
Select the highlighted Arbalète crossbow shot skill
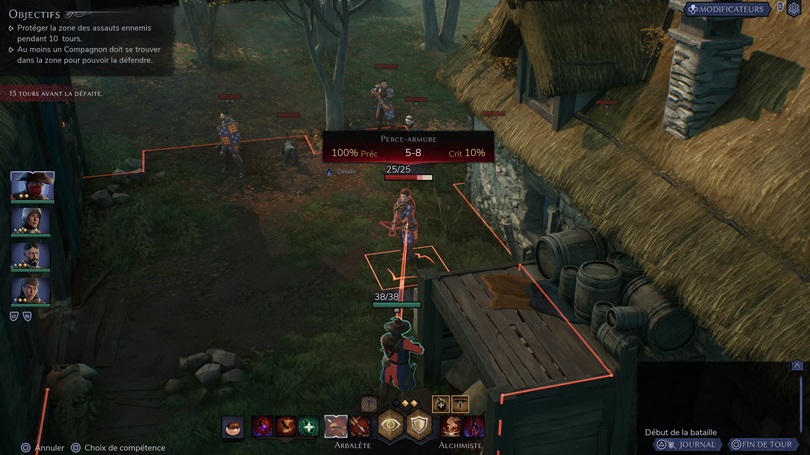pyautogui.click(x=336, y=427)
